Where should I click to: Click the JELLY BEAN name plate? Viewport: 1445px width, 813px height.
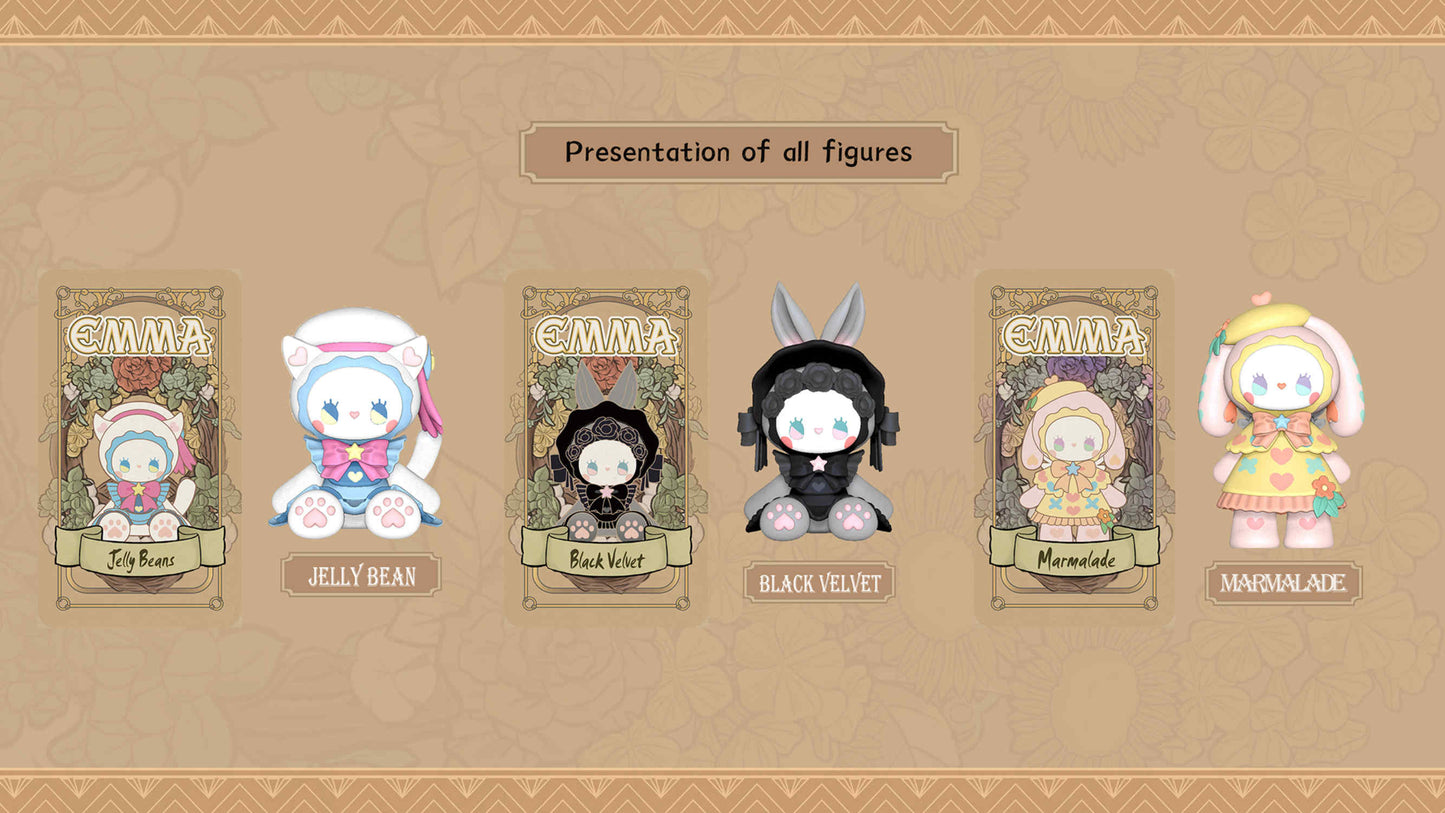(361, 576)
